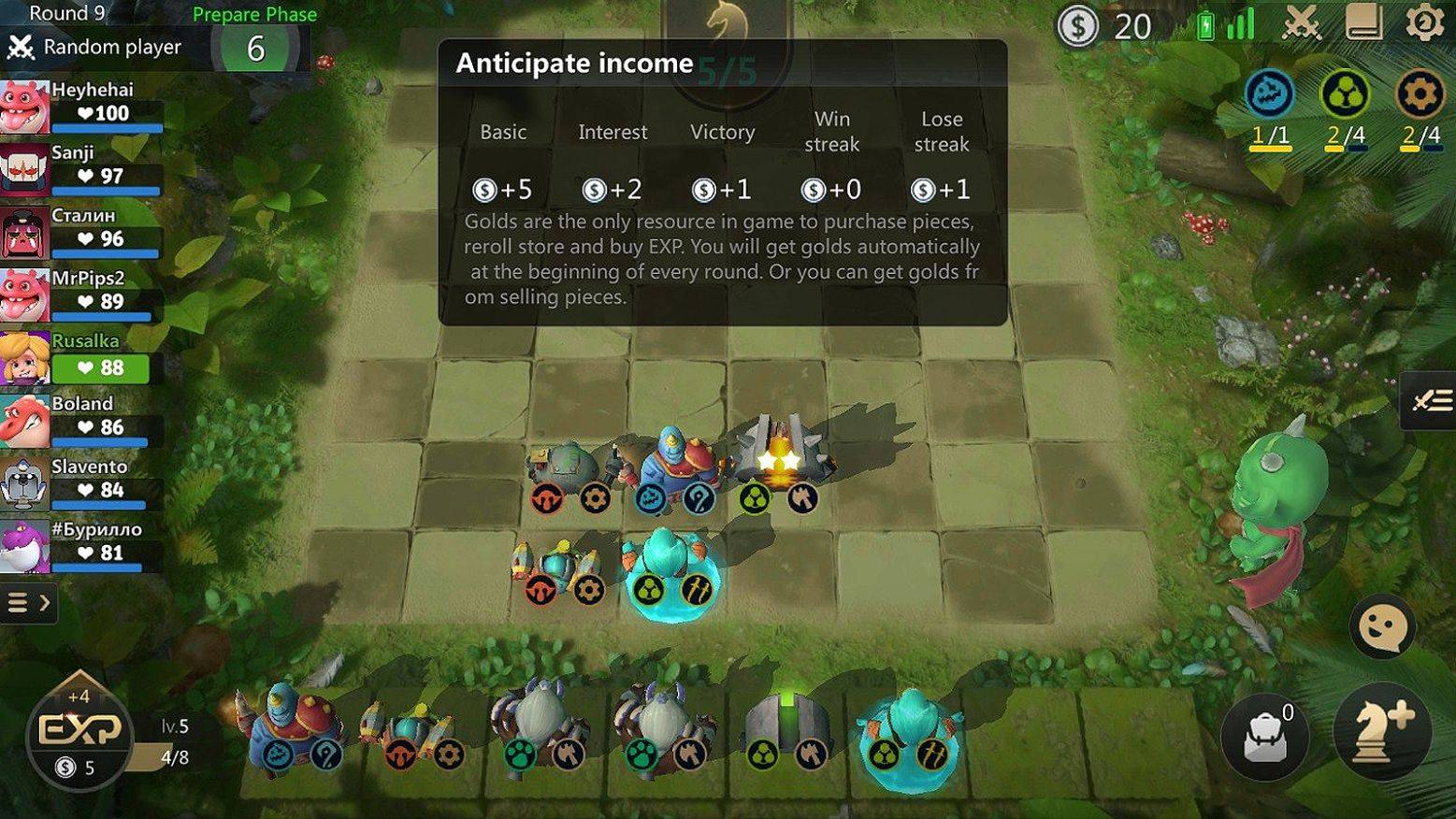Viewport: 1456px width, 819px height.
Task: Select the Interest column in income panel
Action: [613, 132]
